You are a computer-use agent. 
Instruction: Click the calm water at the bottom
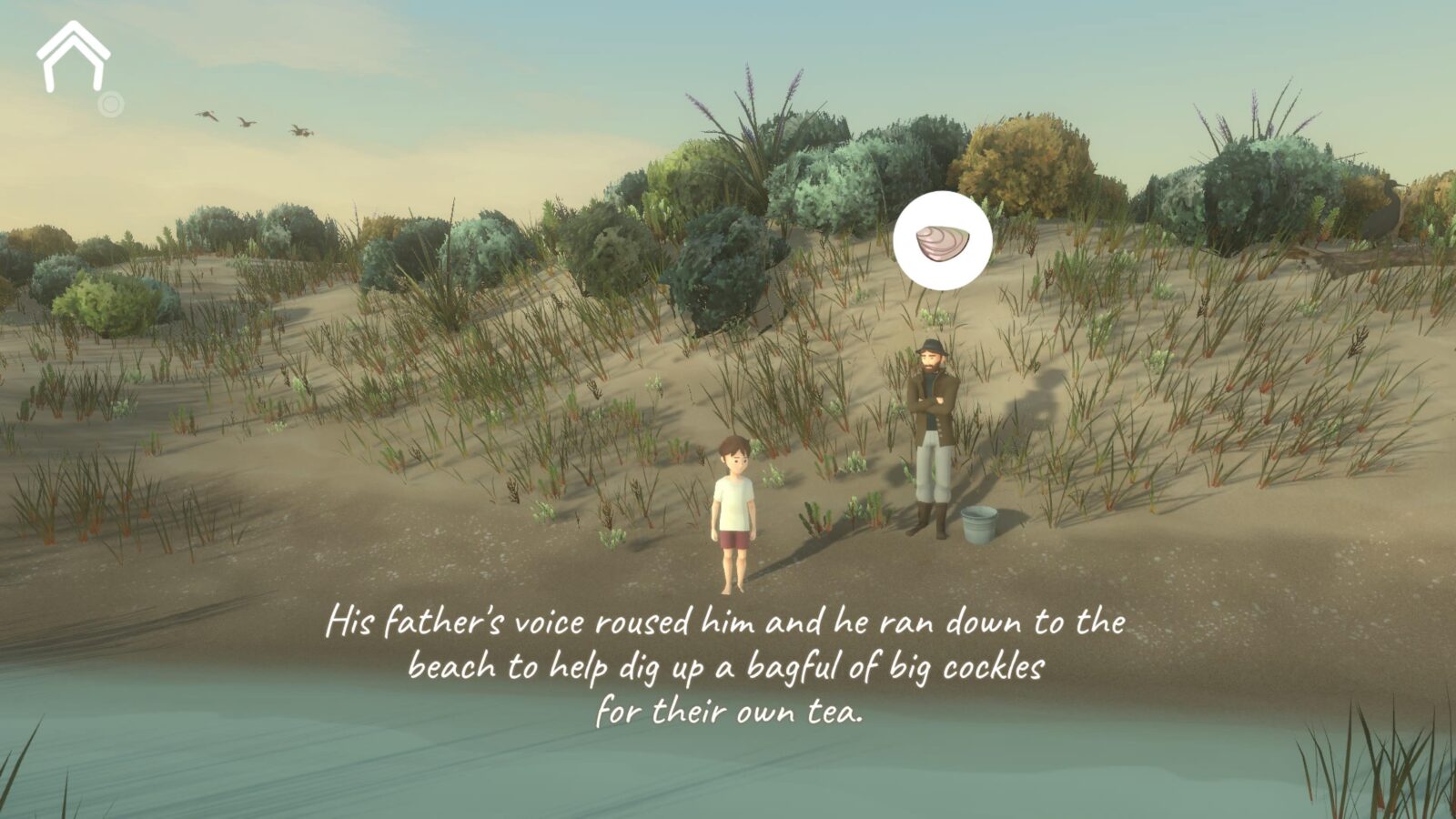pyautogui.click(x=273, y=773)
